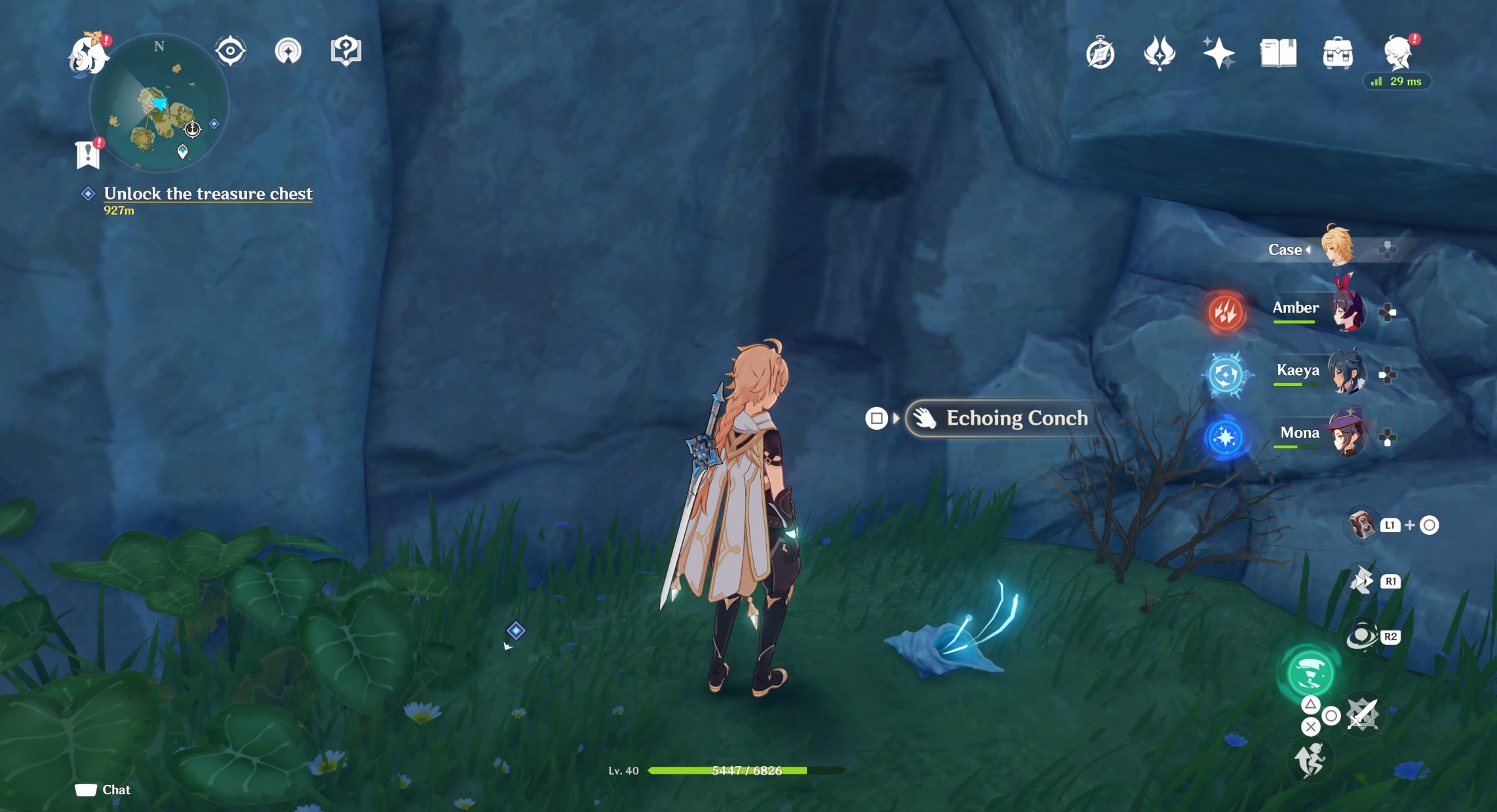
Task: Activate the green Anemo elemental skill
Action: pyautogui.click(x=1310, y=673)
